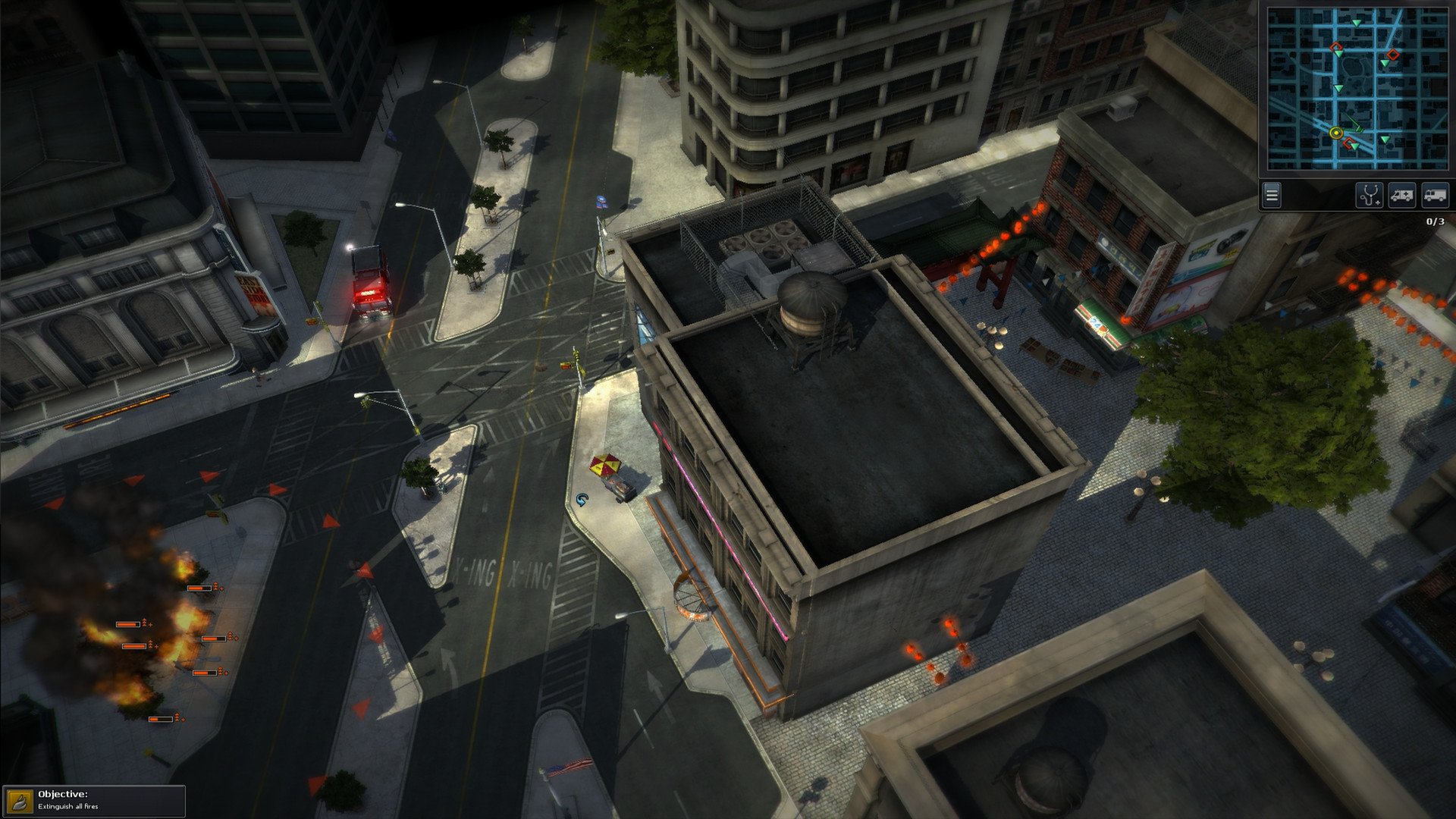Click the minimap in the top-right corner
1456x819 pixels.
point(1357,87)
